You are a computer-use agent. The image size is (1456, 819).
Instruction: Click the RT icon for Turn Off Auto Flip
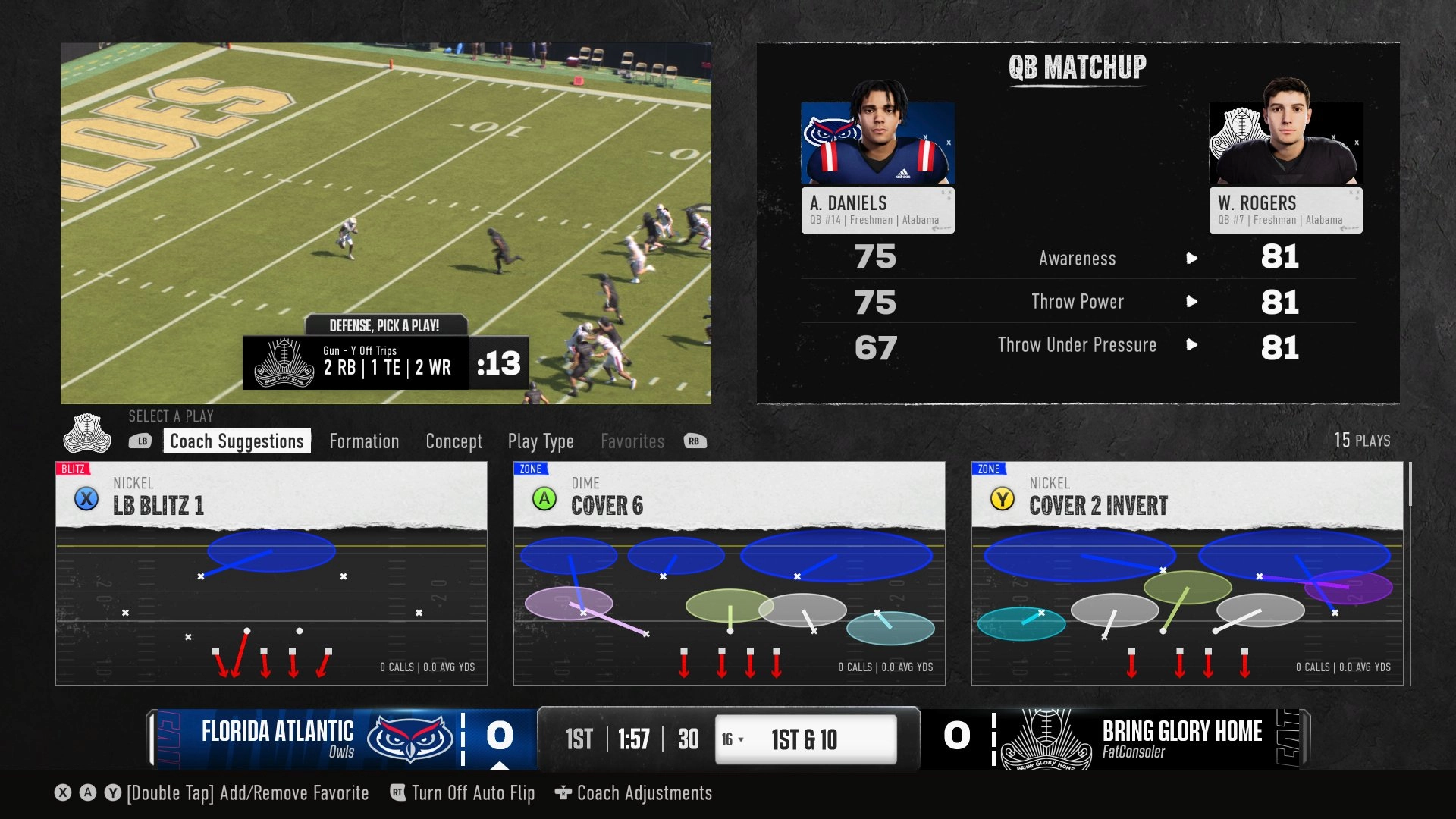click(396, 793)
